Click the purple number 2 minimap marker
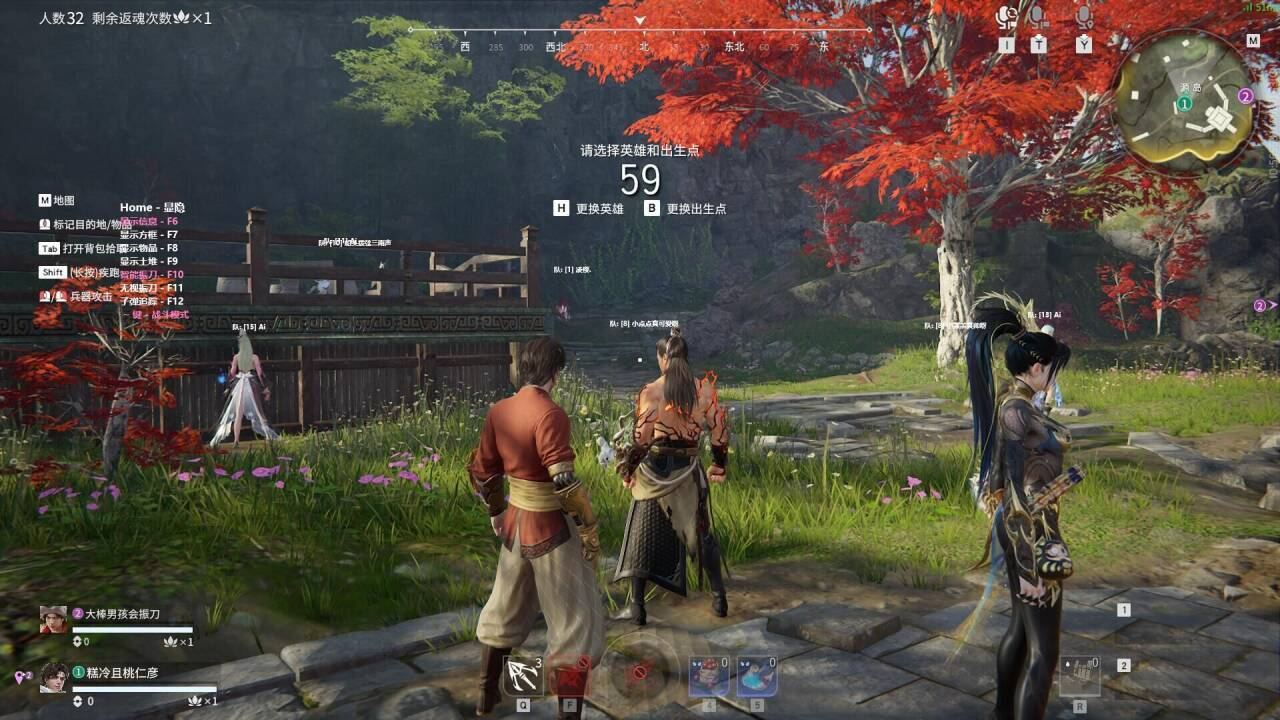 pyautogui.click(x=1246, y=96)
